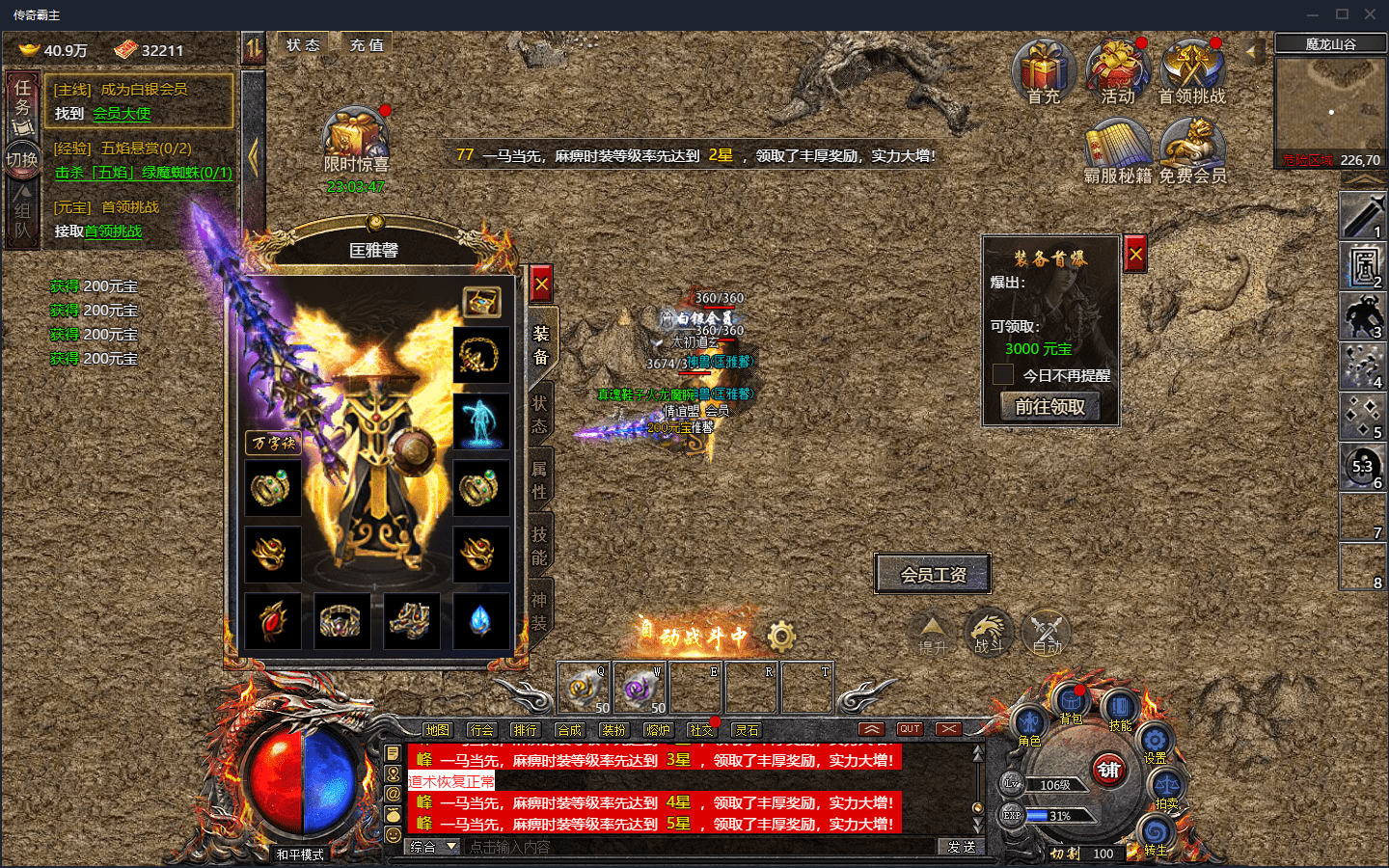
Task: Open the 霸服秘籍 scroll icon
Action: click(1118, 149)
